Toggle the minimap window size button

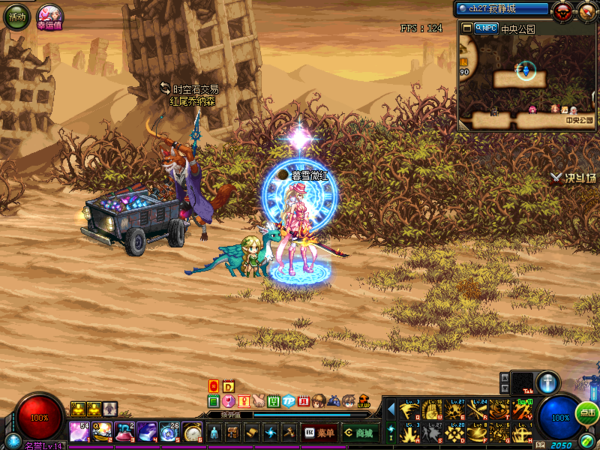(466, 29)
